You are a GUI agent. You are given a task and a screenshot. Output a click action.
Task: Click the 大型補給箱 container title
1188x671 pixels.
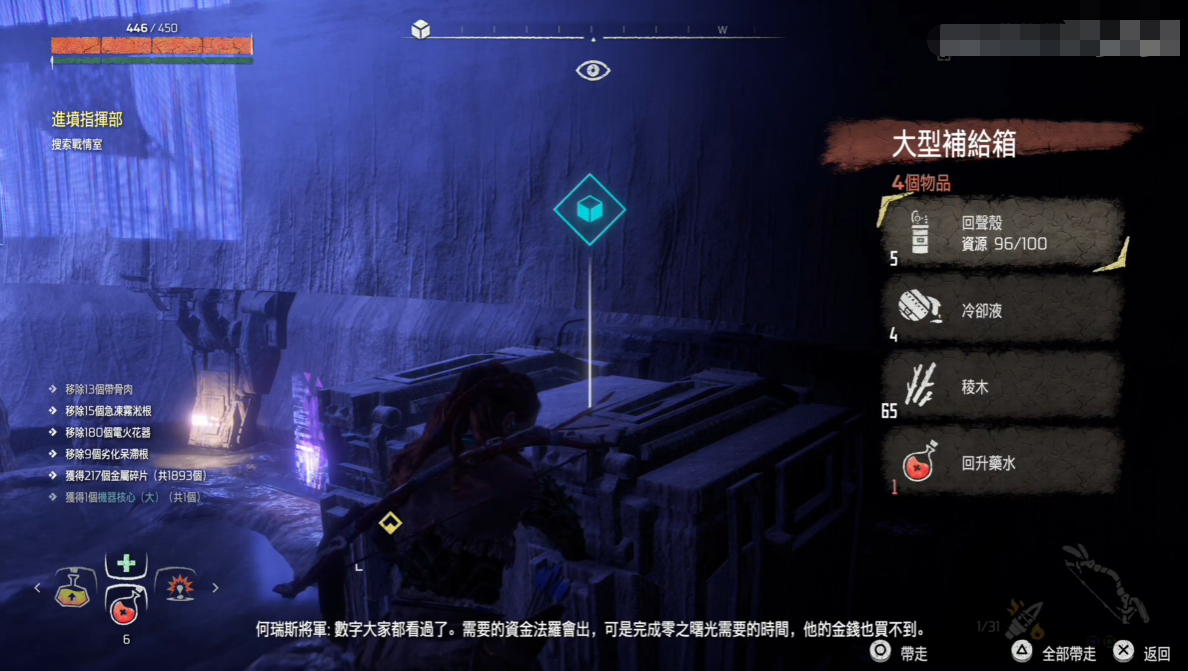point(954,145)
